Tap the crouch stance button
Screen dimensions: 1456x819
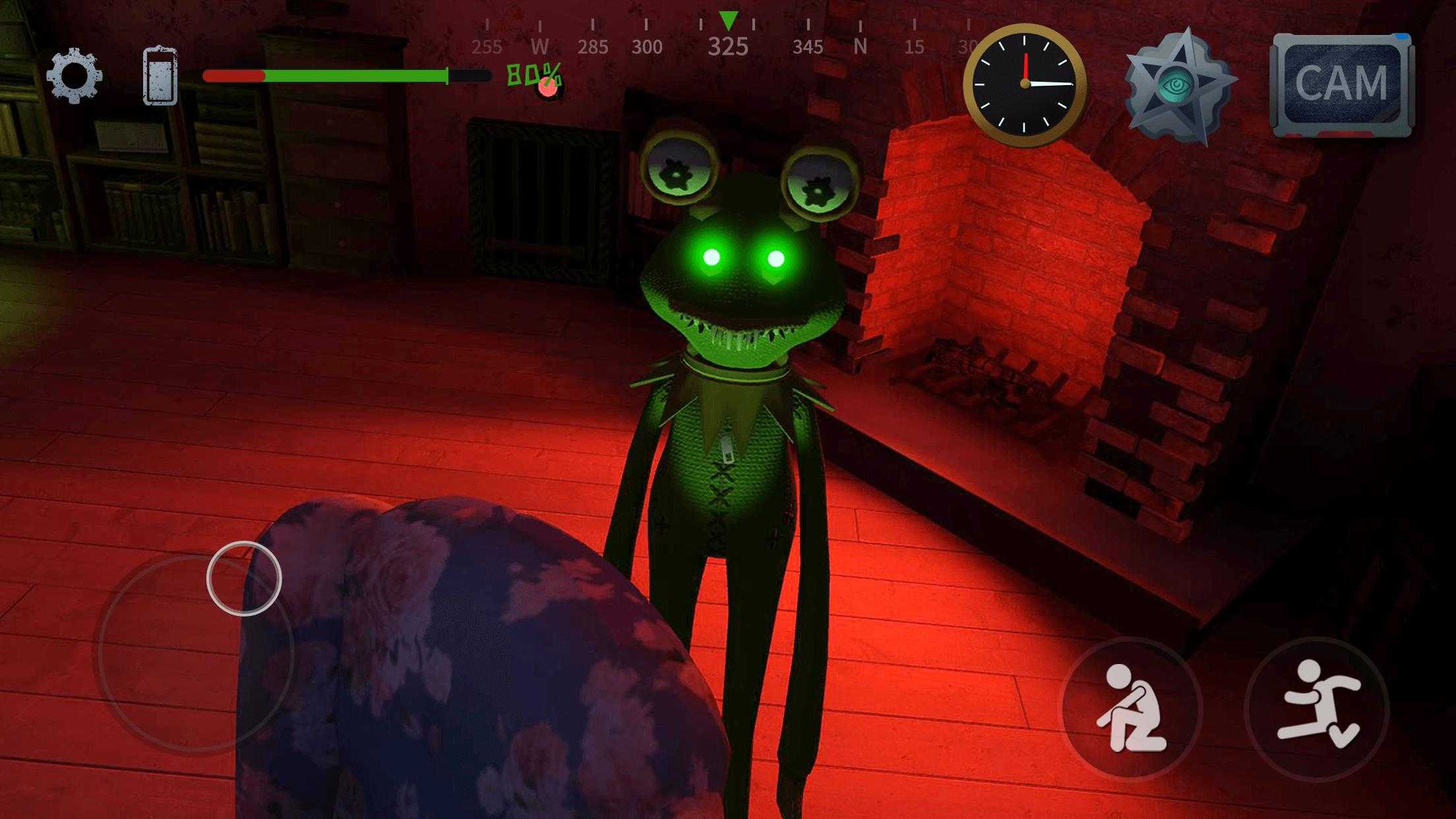click(1130, 709)
